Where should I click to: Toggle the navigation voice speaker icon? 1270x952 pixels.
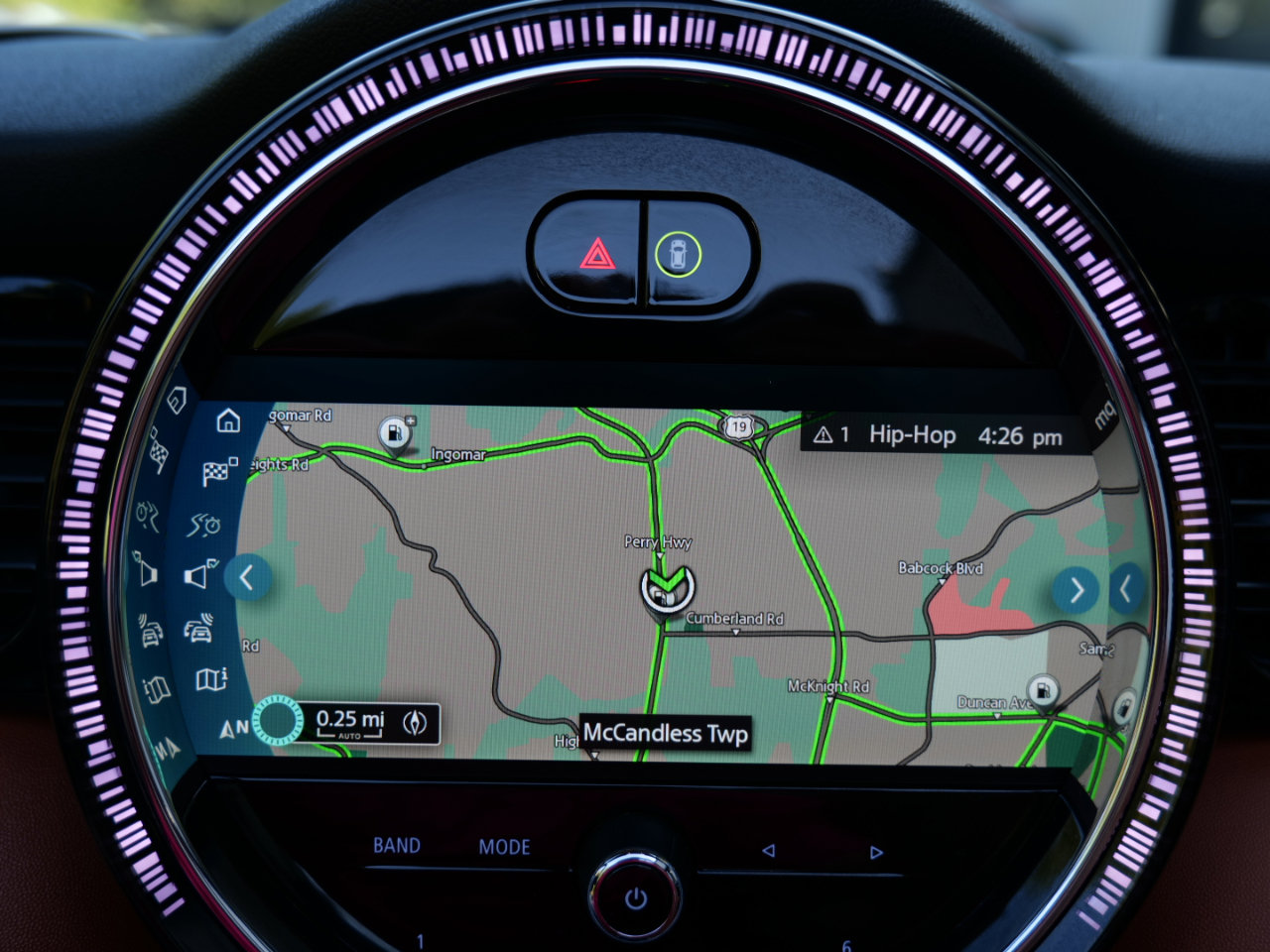(200, 575)
